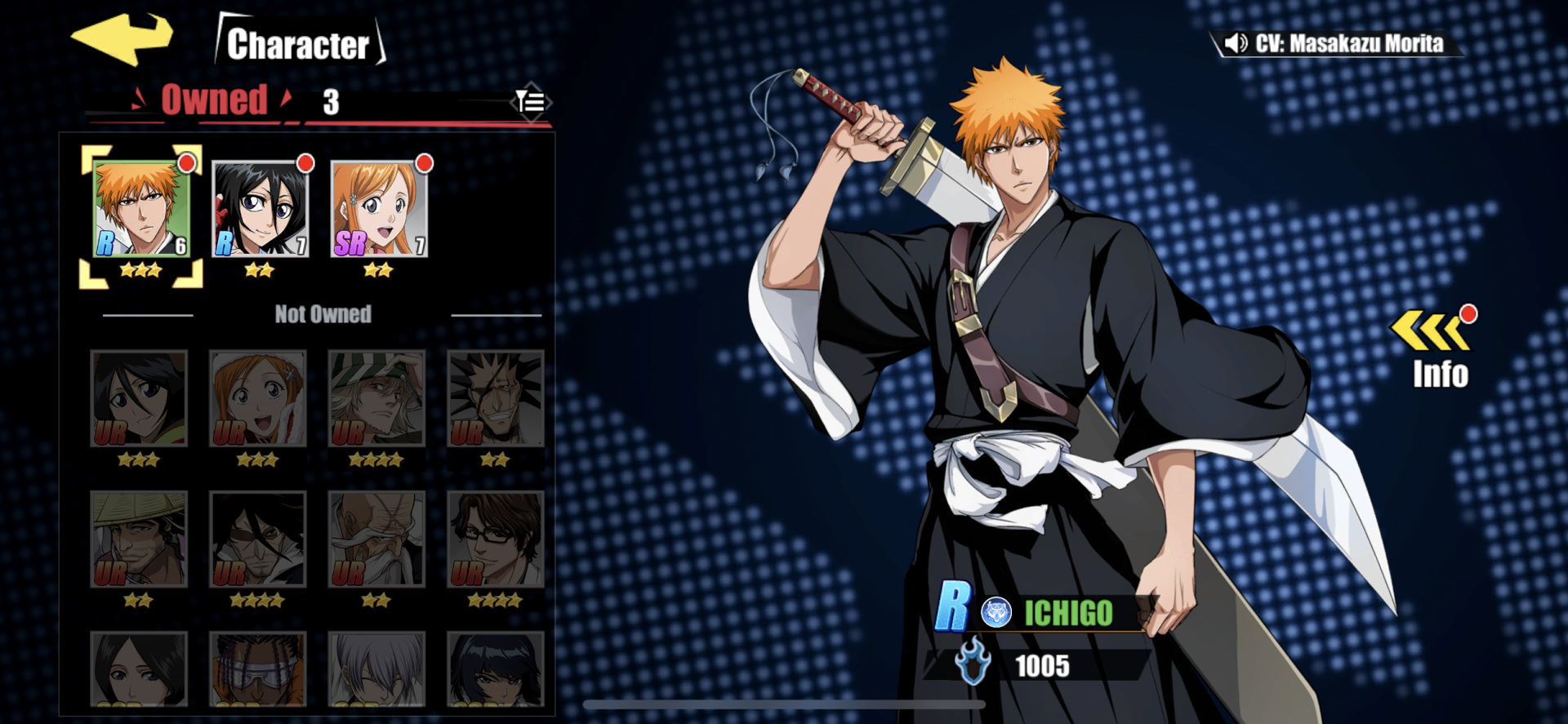This screenshot has height=724, width=1568.
Task: Open Kenpachi's UR thumbnail in Not Owned
Action: pyautogui.click(x=496, y=400)
